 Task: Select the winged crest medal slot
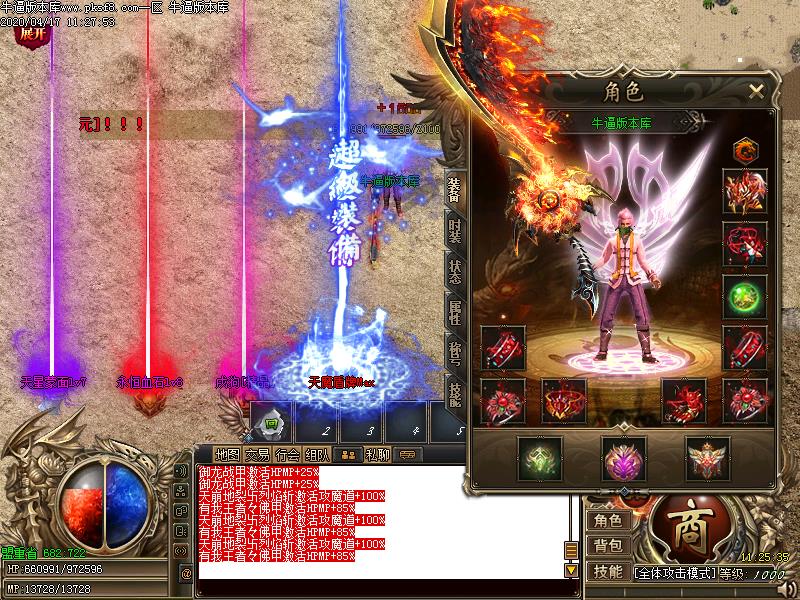707,458
